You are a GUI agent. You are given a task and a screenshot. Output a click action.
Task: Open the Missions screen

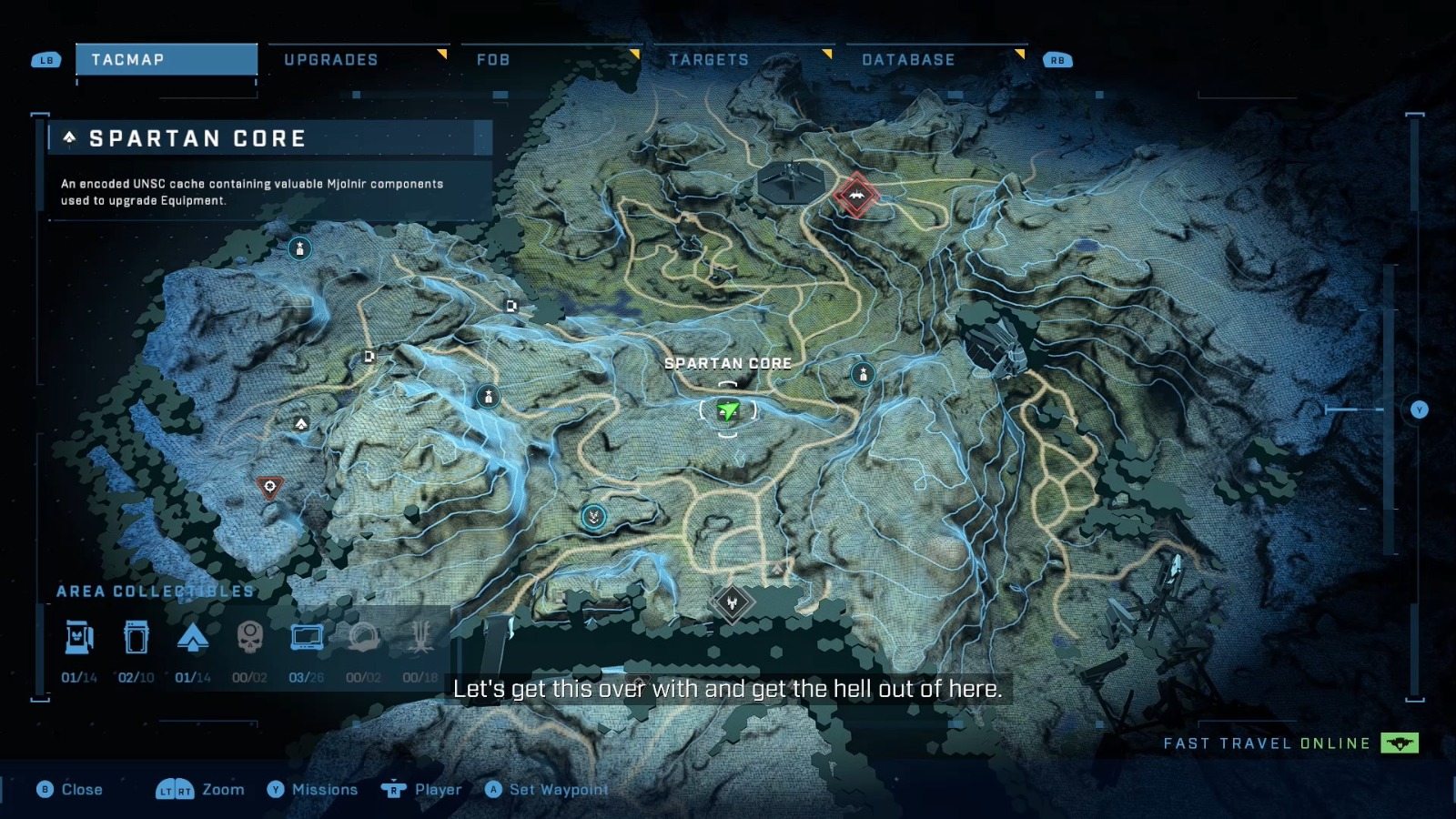(326, 789)
